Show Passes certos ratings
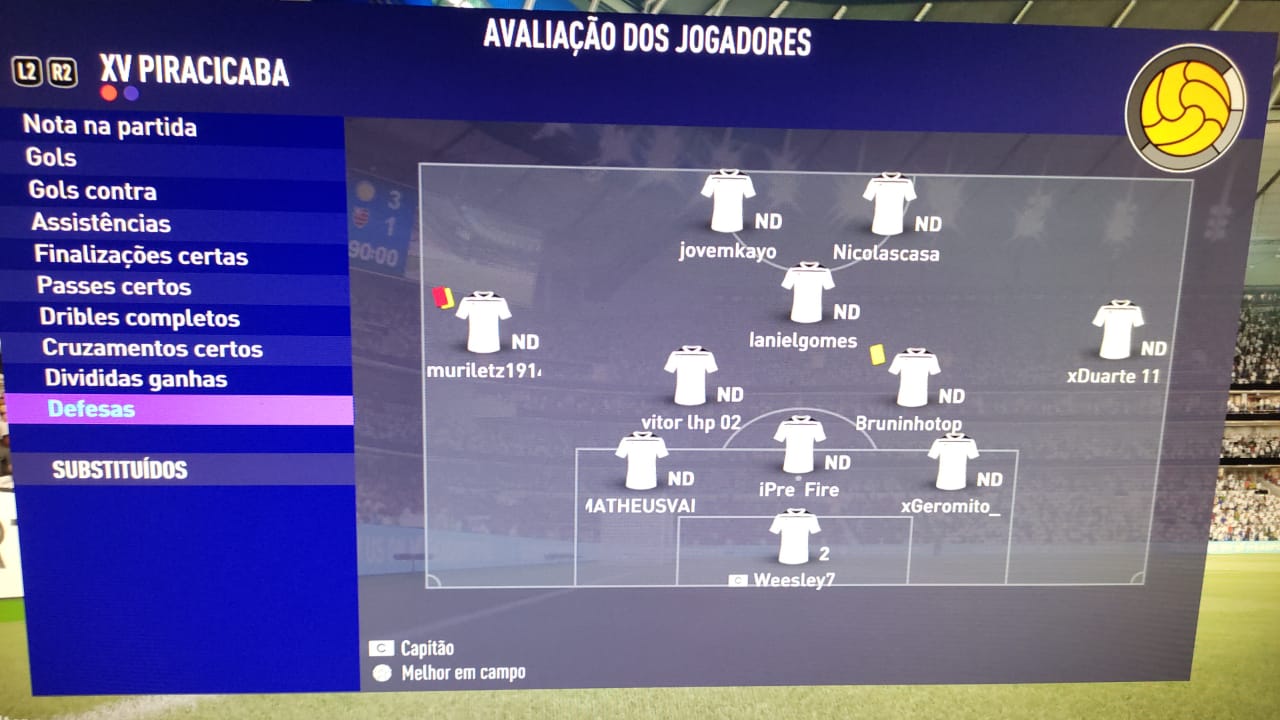The width and height of the screenshot is (1280, 720). [x=114, y=287]
